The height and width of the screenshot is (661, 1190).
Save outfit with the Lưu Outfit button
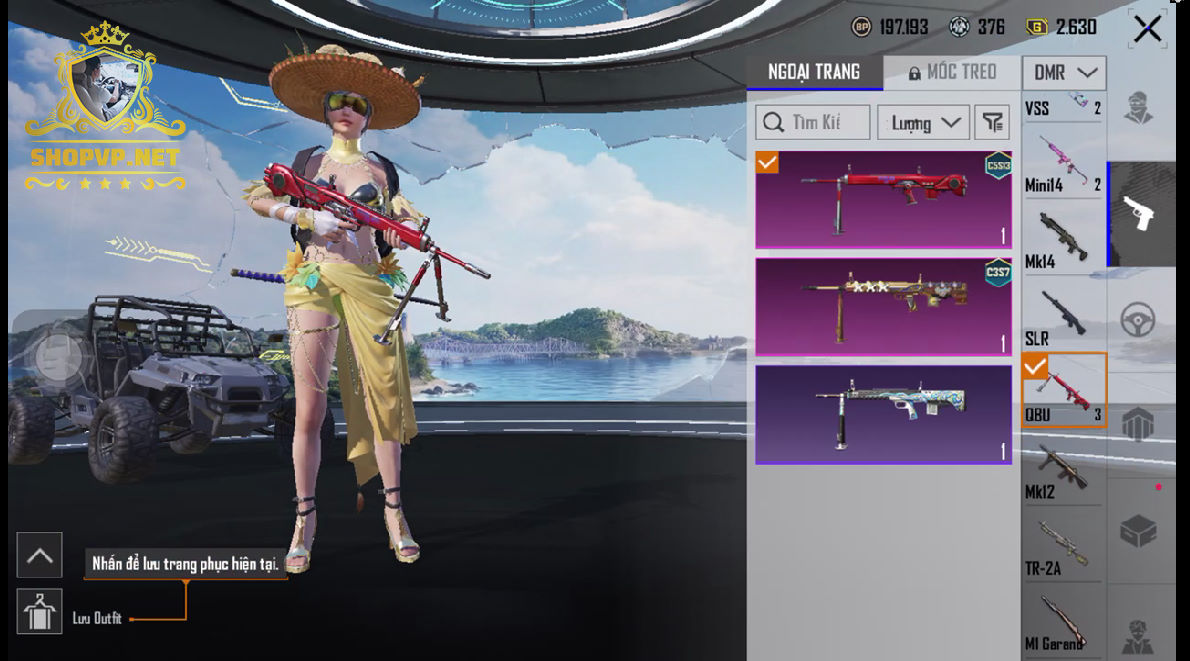click(x=40, y=612)
